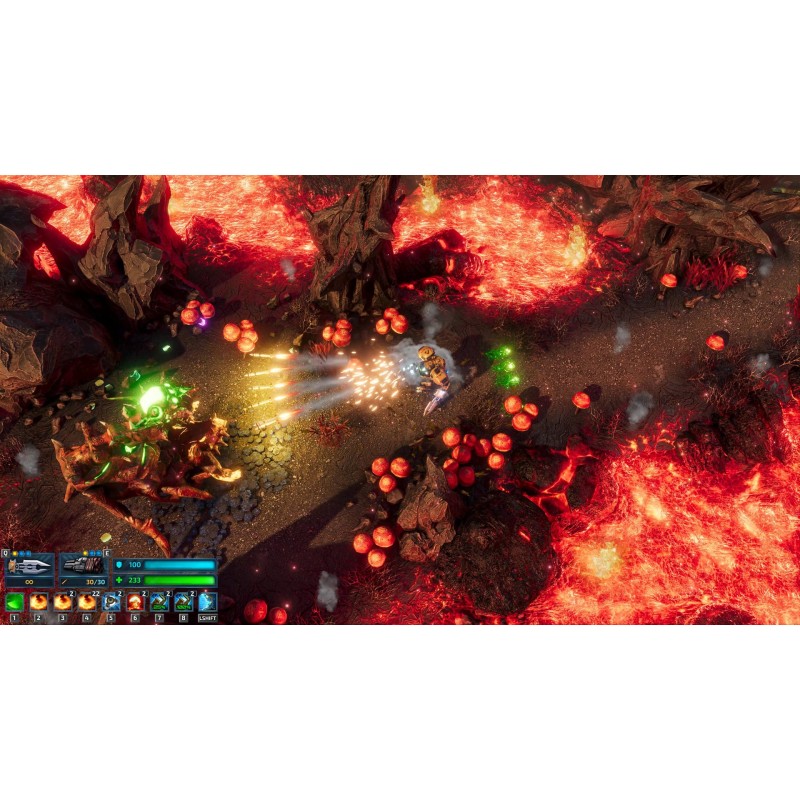Activate the blue dash ability icon
The height and width of the screenshot is (800, 800).
[x=207, y=602]
